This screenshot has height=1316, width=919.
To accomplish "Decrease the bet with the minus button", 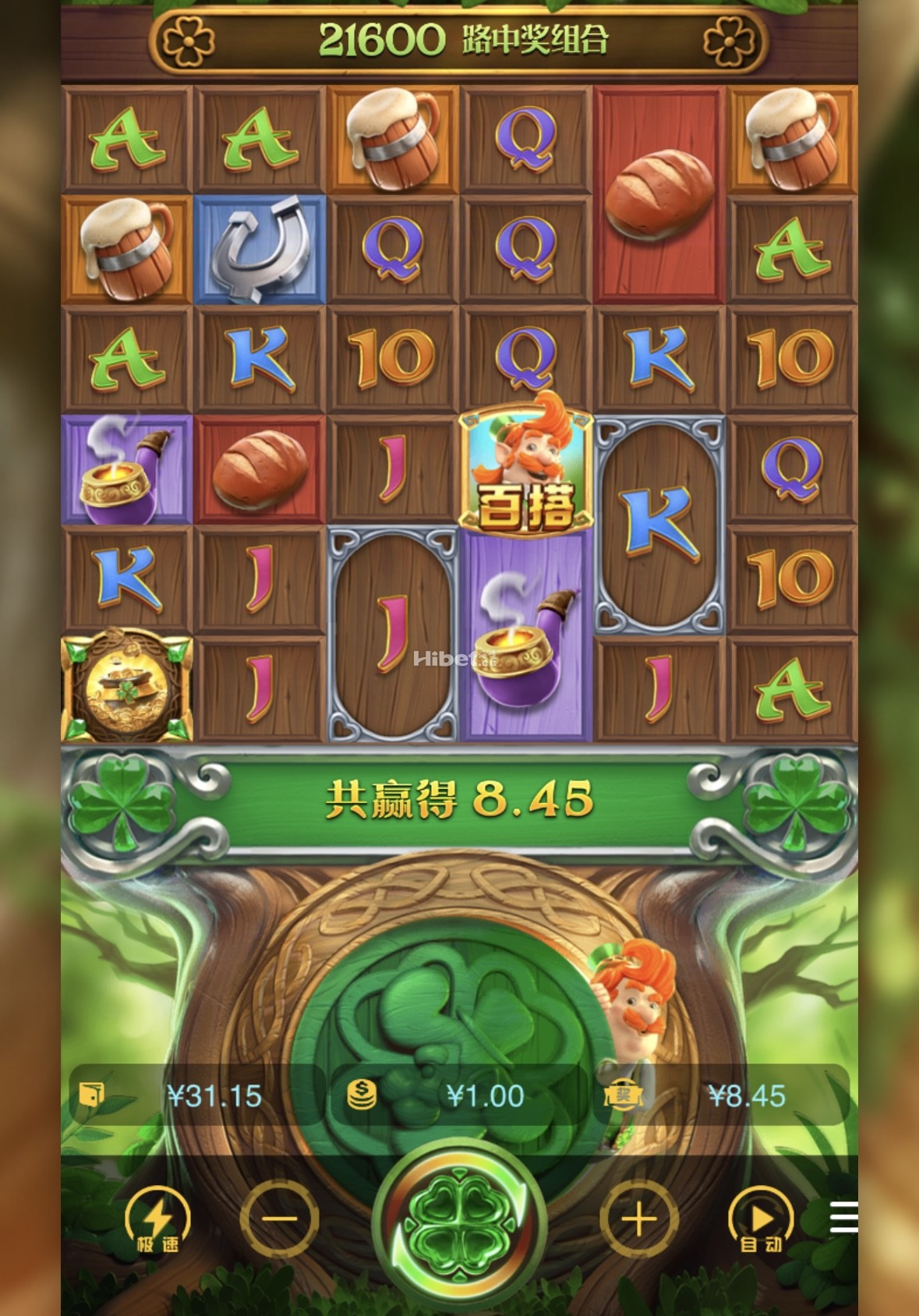I will 279,1219.
